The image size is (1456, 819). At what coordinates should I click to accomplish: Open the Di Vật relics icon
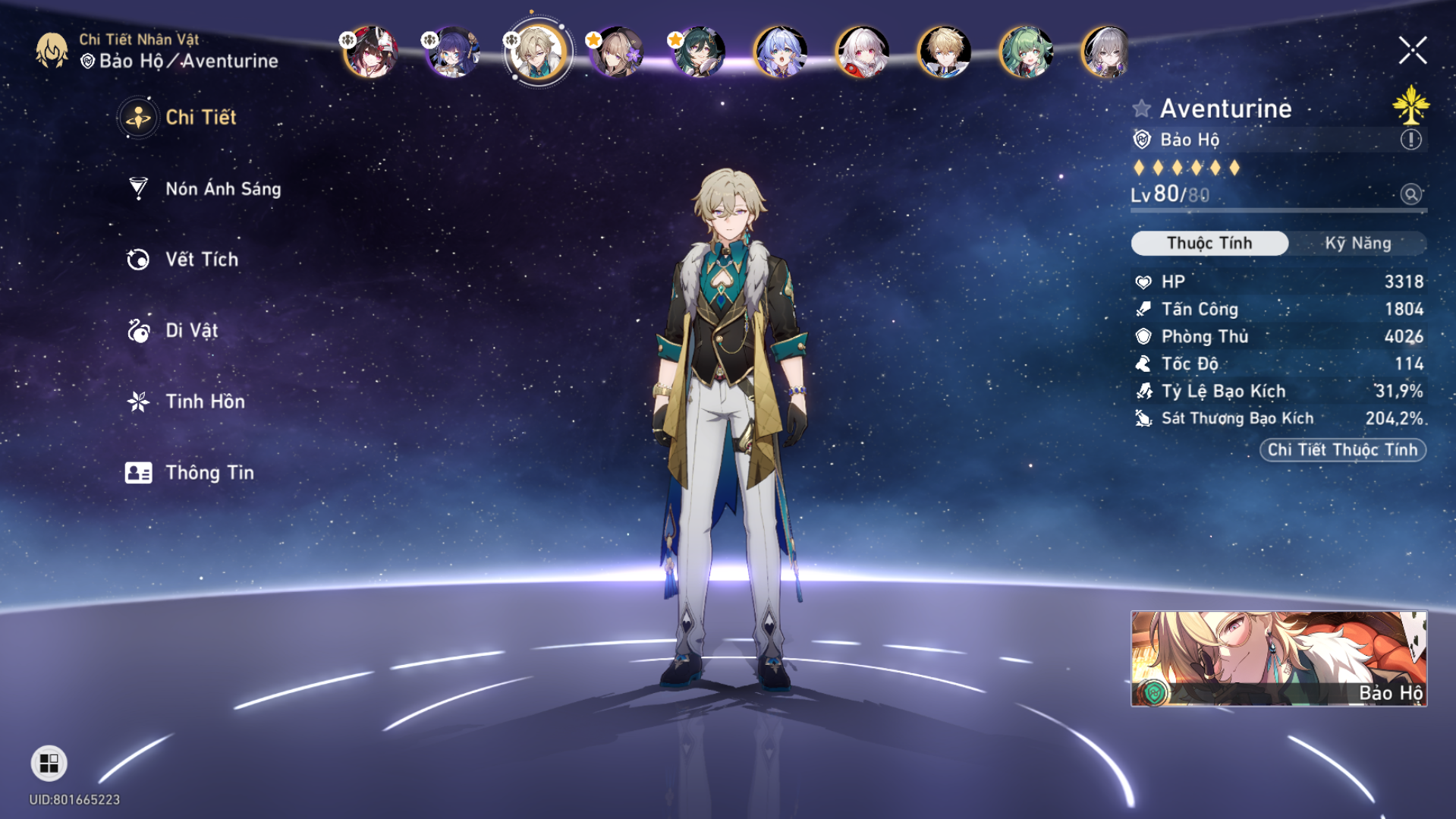[x=137, y=330]
